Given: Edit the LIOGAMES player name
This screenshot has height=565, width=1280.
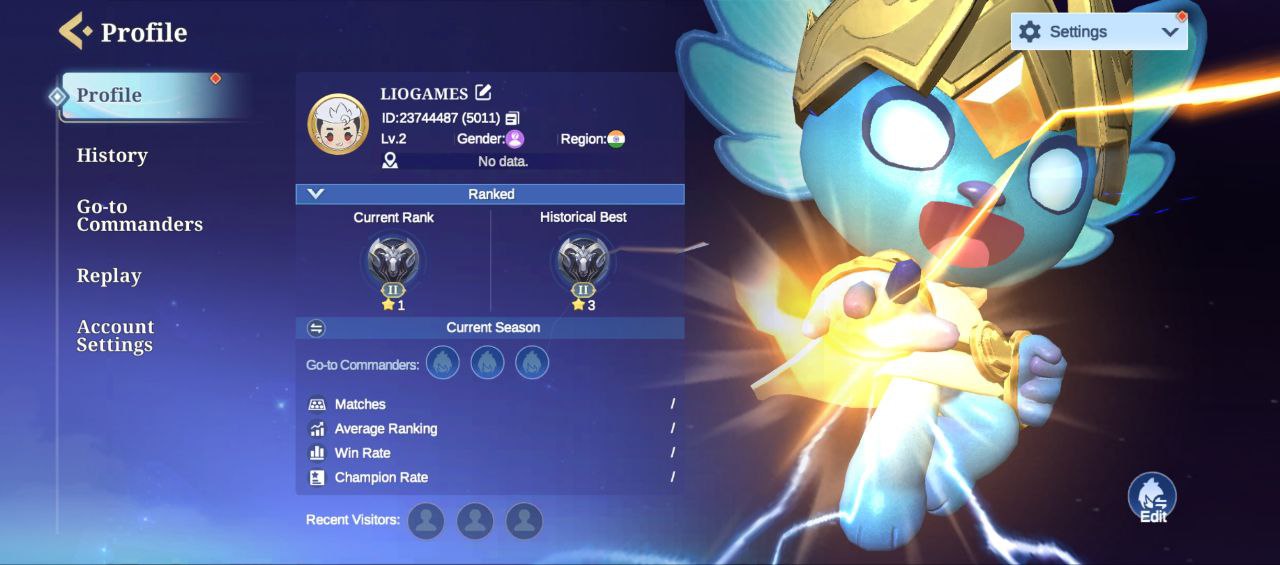Looking at the screenshot, I should (x=484, y=93).
